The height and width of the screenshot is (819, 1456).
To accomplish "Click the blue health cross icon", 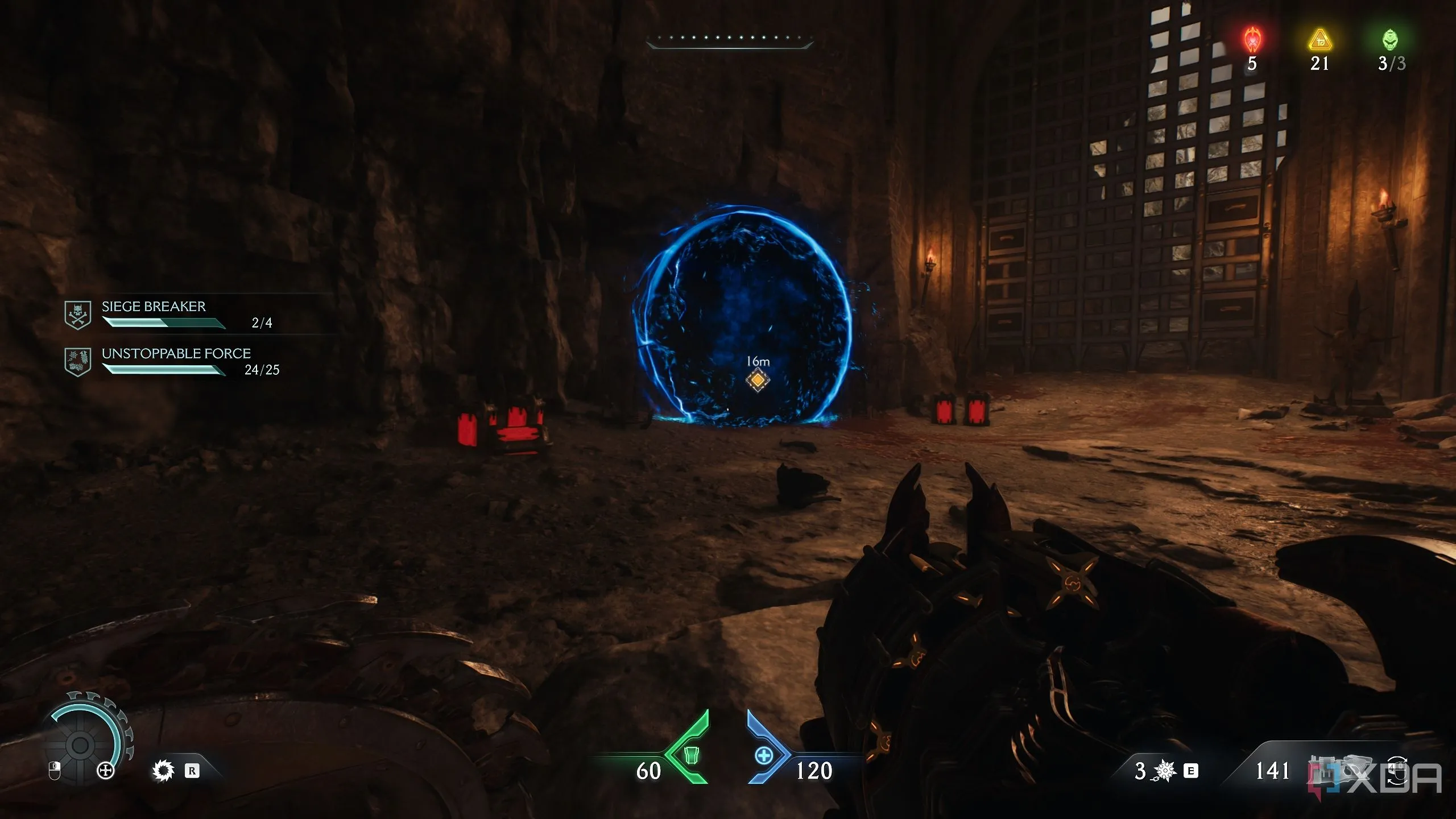I will pos(763,755).
